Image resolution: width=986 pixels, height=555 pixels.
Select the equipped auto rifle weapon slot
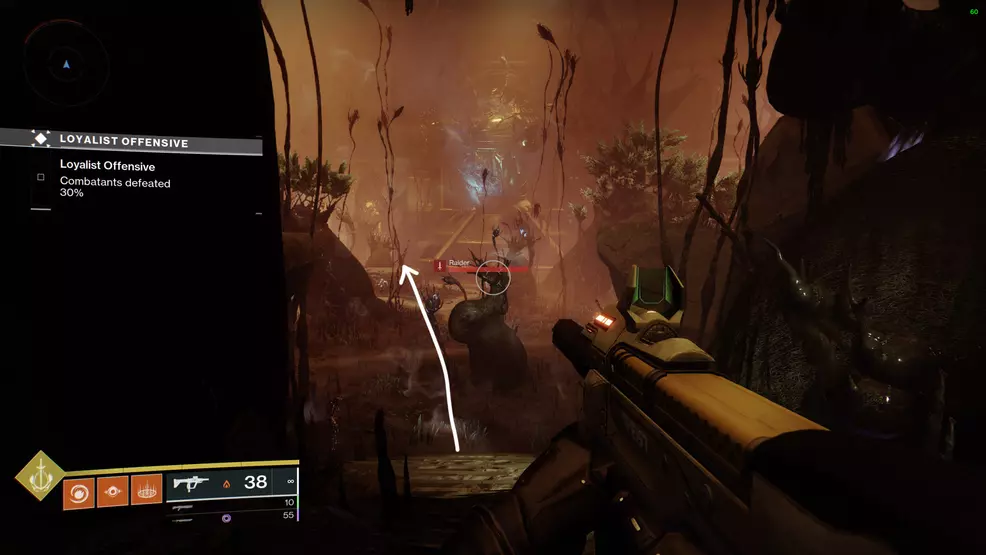tap(235, 483)
